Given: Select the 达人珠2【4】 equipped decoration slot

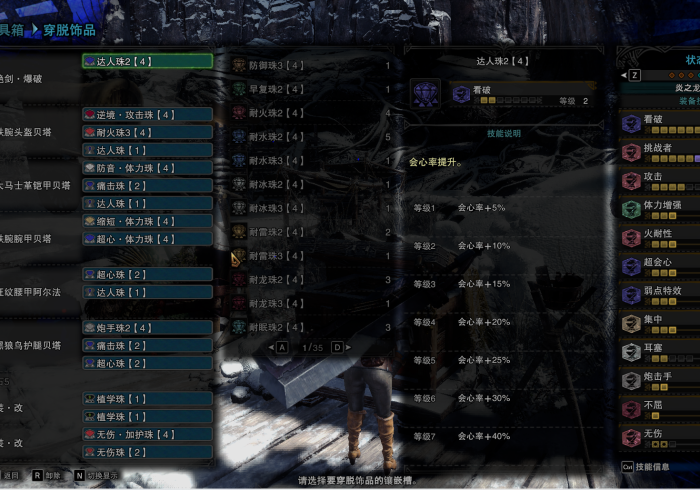Looking at the screenshot, I should point(147,61).
